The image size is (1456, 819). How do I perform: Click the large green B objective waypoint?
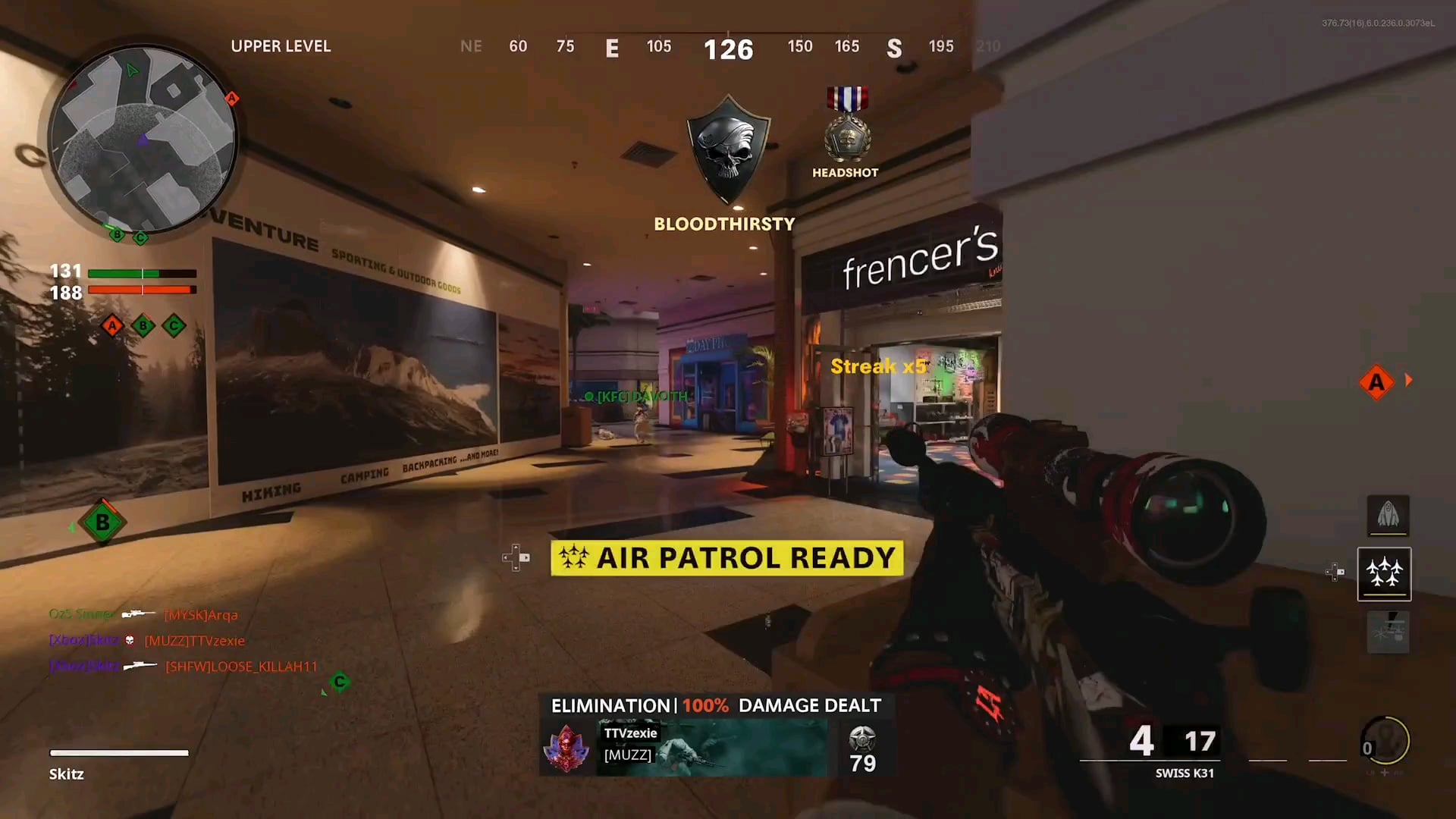pyautogui.click(x=102, y=522)
